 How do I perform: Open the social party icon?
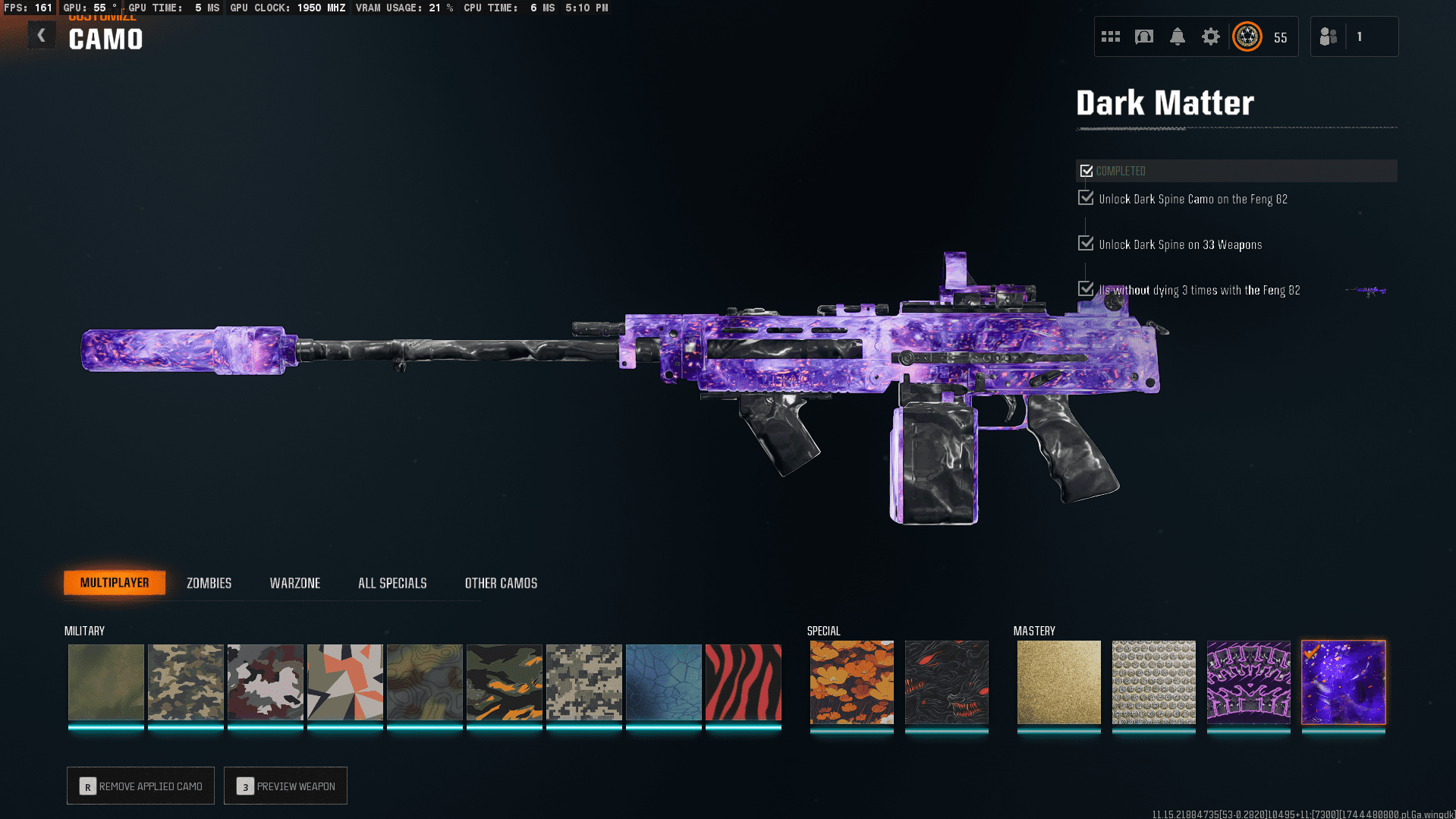(x=1328, y=36)
